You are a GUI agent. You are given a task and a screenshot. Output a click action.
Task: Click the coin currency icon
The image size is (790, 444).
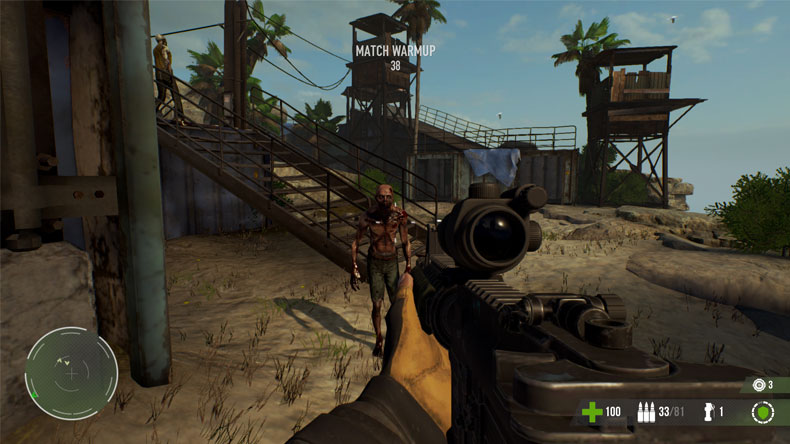click(x=758, y=384)
